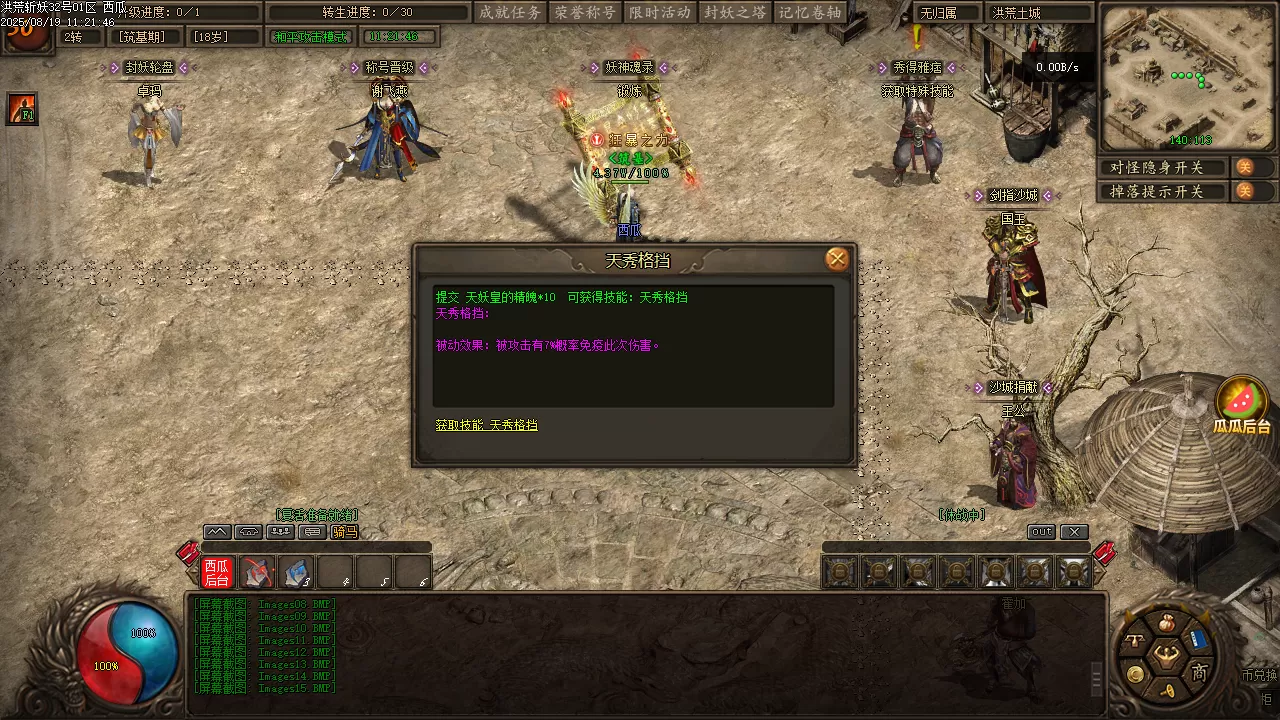
Task: Open the 限时活动 menu
Action: click(x=660, y=13)
